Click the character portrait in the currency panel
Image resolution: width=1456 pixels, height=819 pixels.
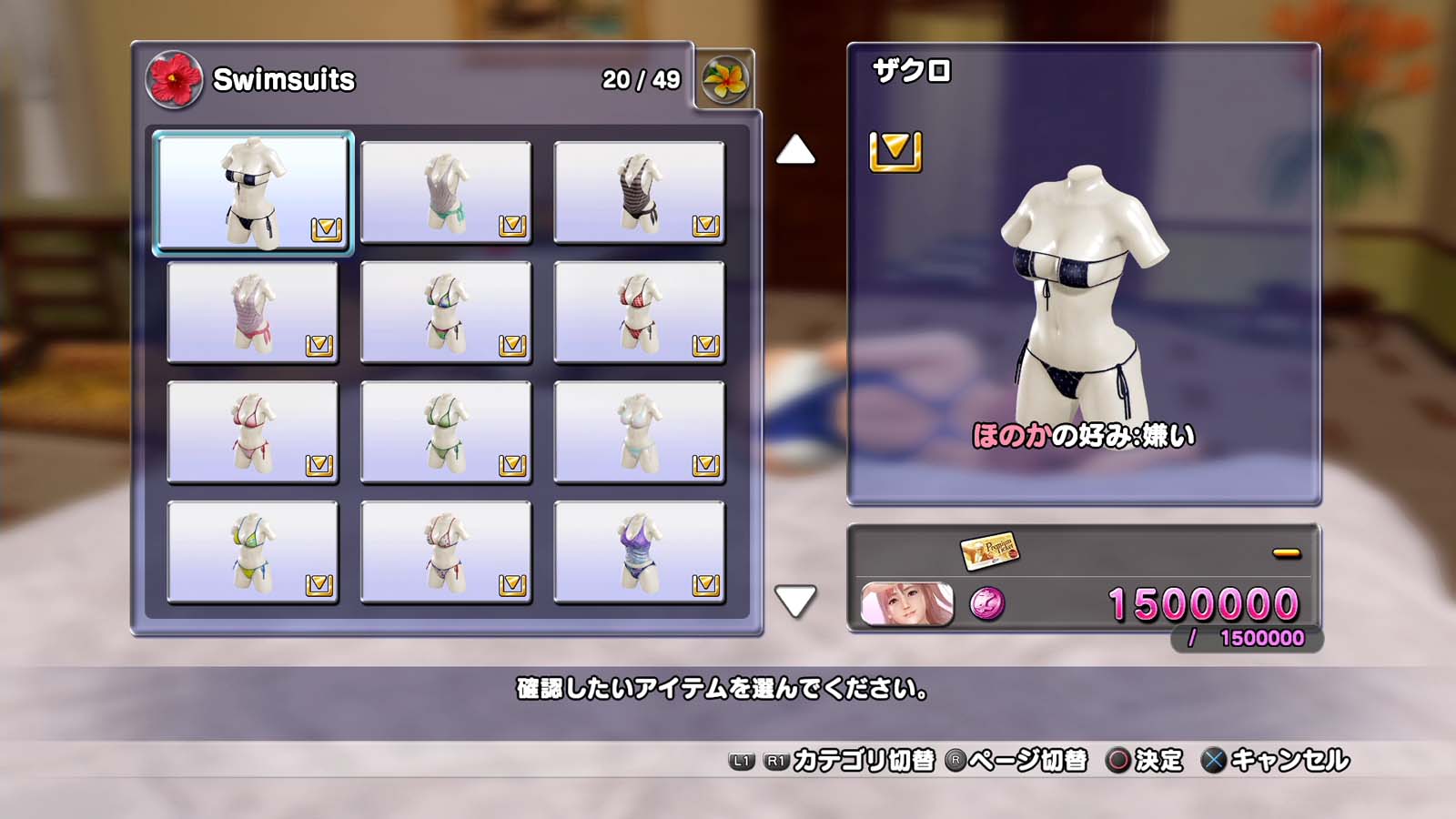(907, 604)
